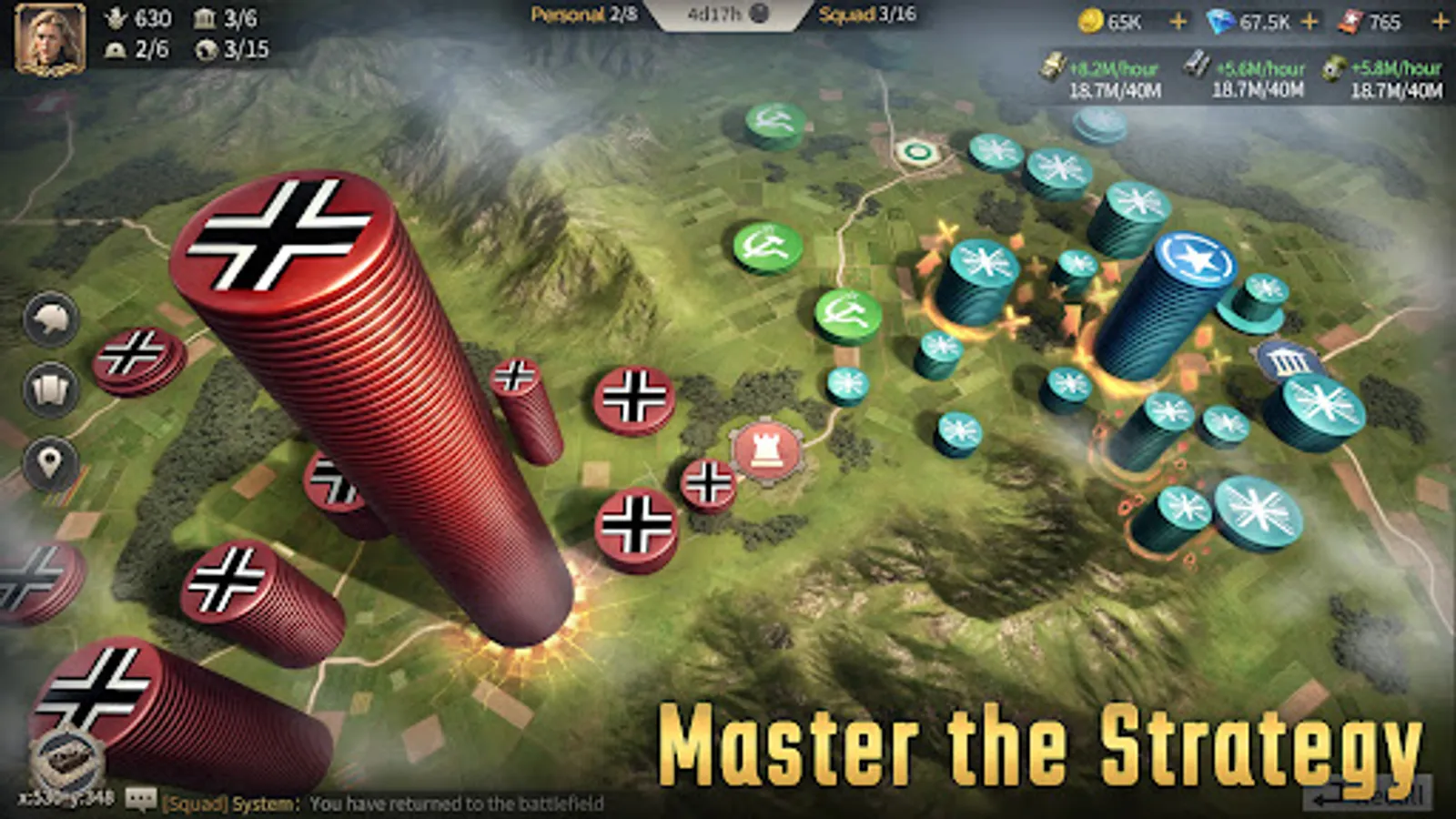The image size is (1456, 819).
Task: Click the Squad System message in the chat bar
Action: click(x=382, y=800)
